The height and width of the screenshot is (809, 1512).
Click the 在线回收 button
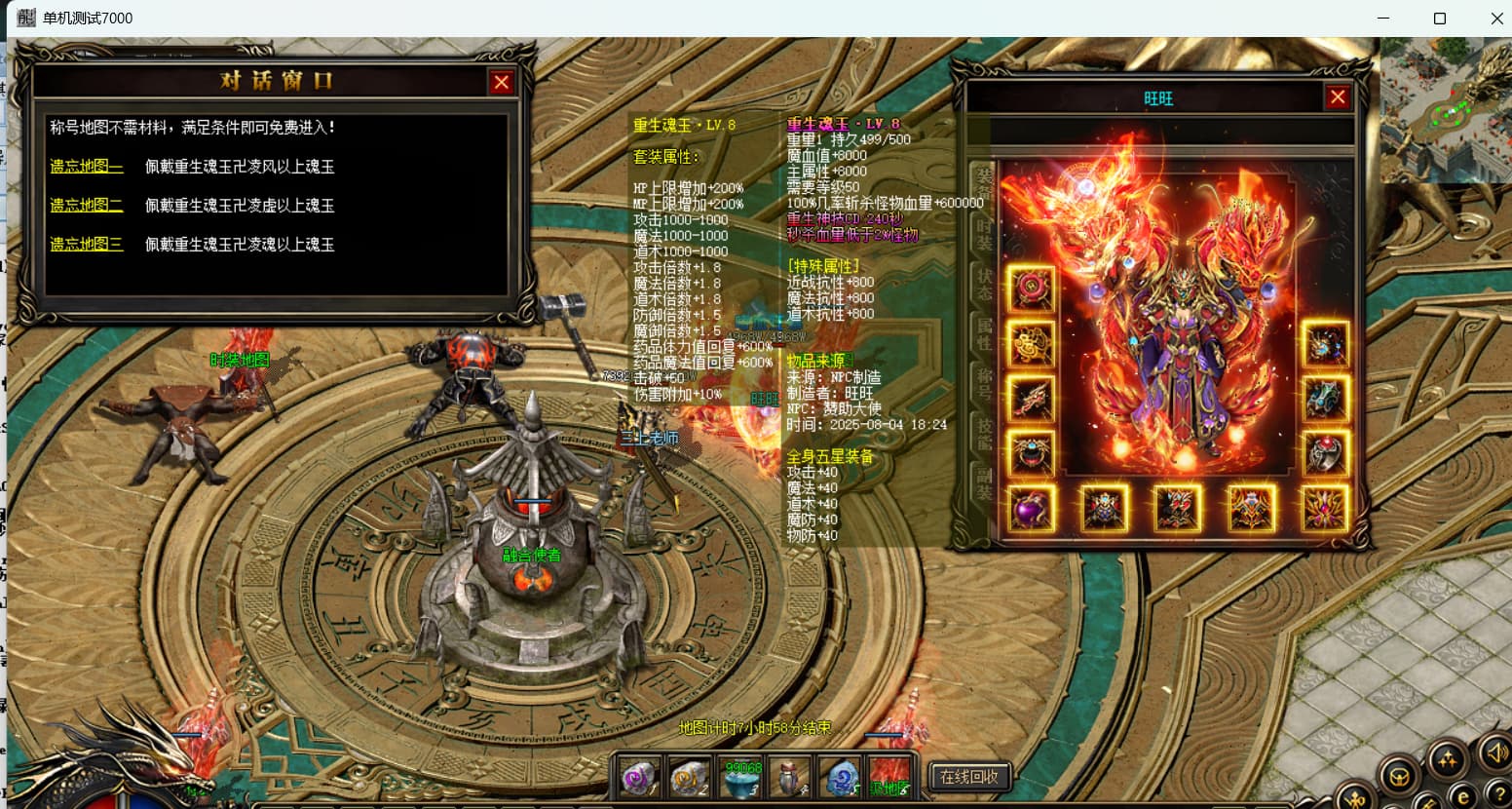point(968,777)
